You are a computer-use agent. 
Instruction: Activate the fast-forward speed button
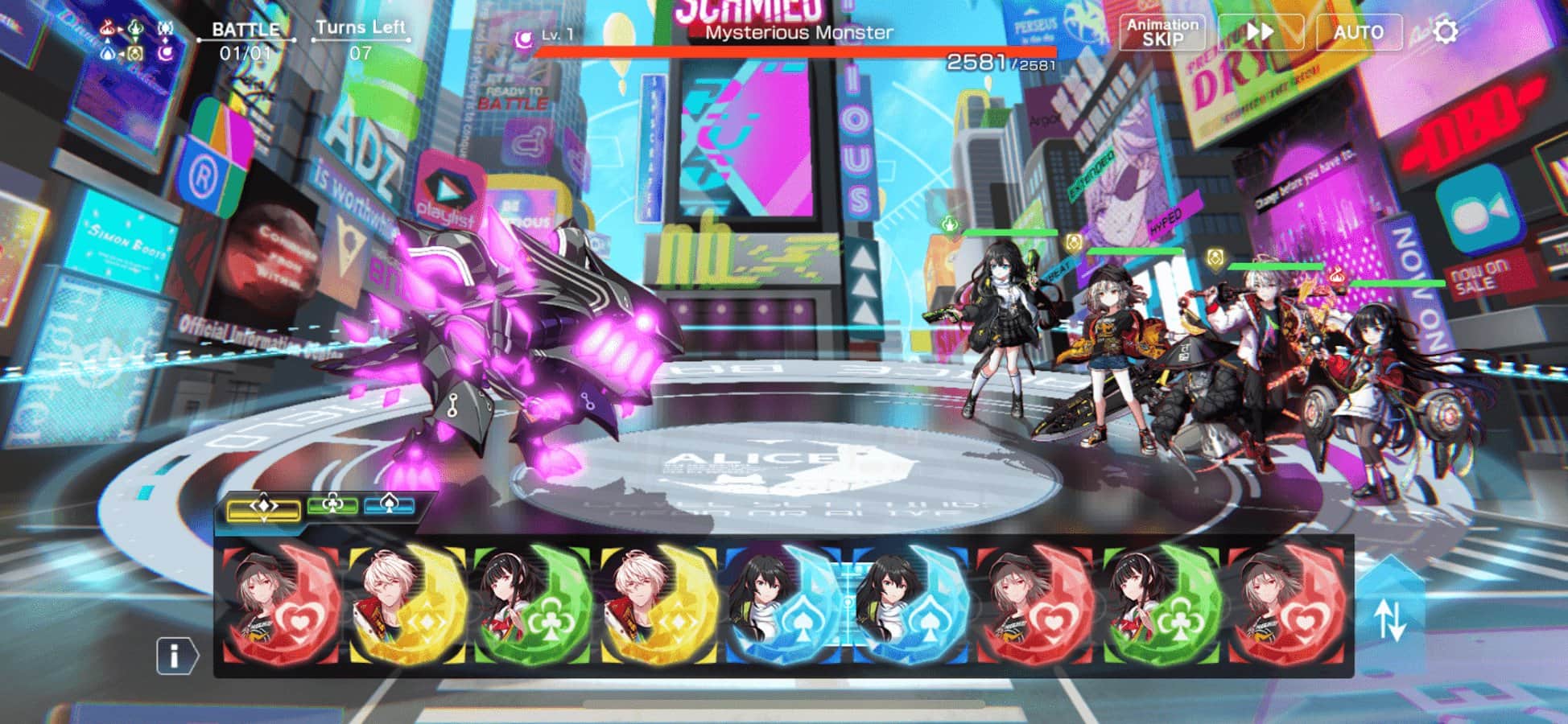[x=1260, y=32]
